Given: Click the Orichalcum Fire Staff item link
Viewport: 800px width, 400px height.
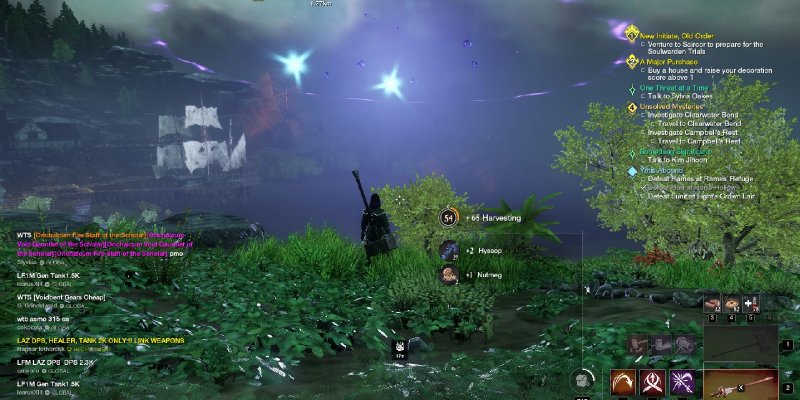Looking at the screenshot, I should coord(85,235).
